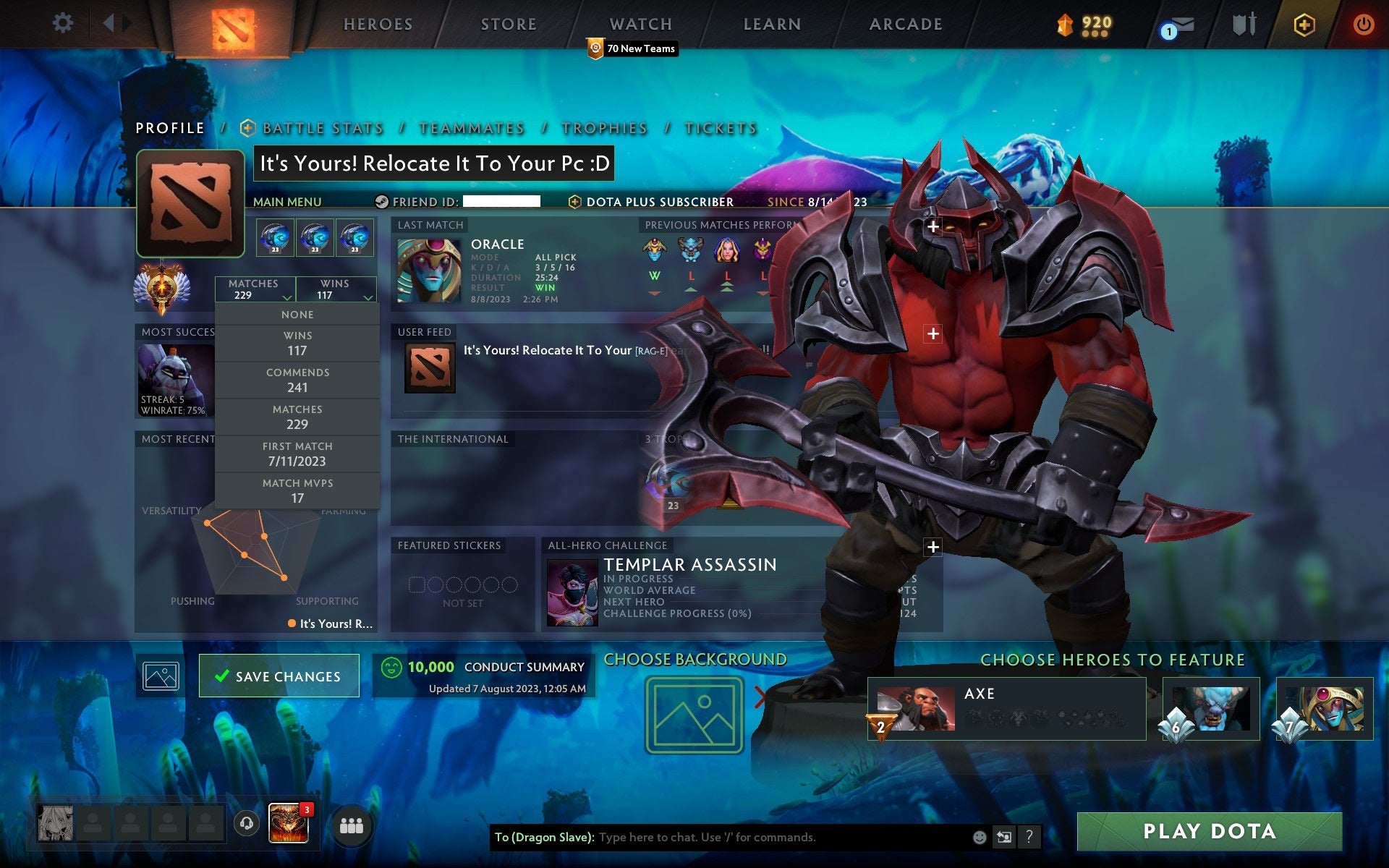Open the WATCH menu
The image size is (1389, 868).
[640, 23]
